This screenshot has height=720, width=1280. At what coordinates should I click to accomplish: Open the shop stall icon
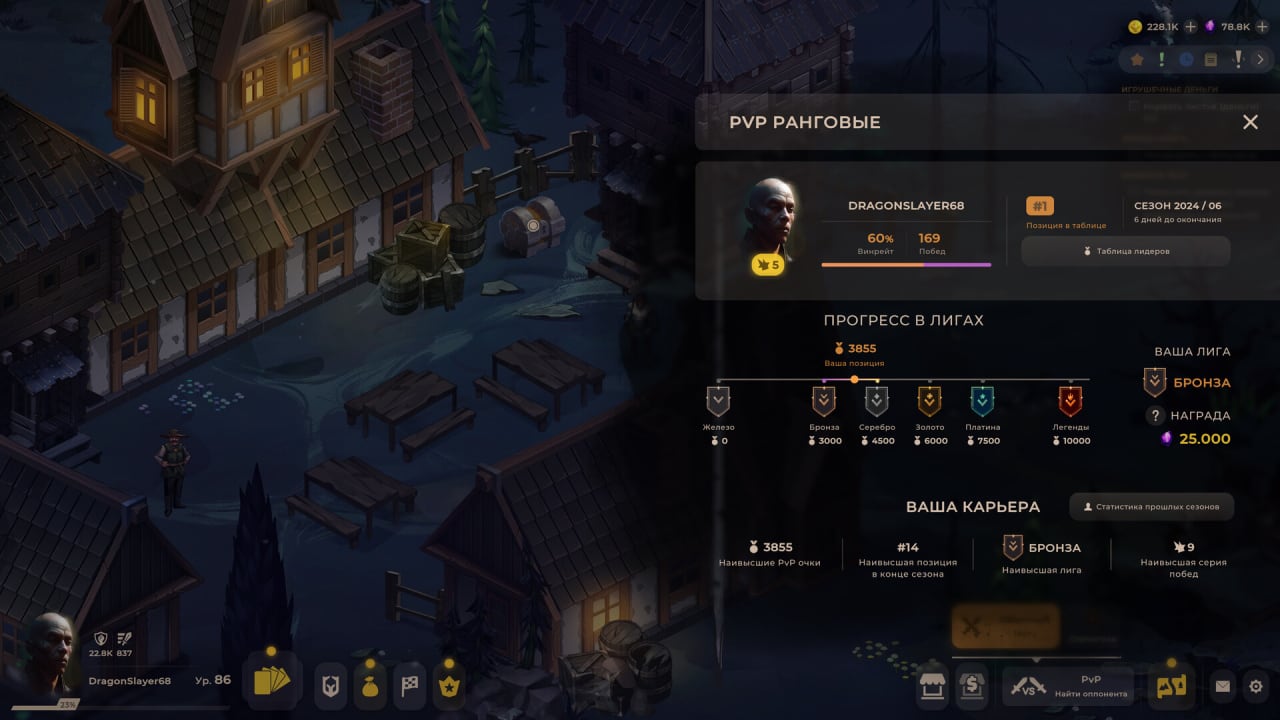[932, 686]
